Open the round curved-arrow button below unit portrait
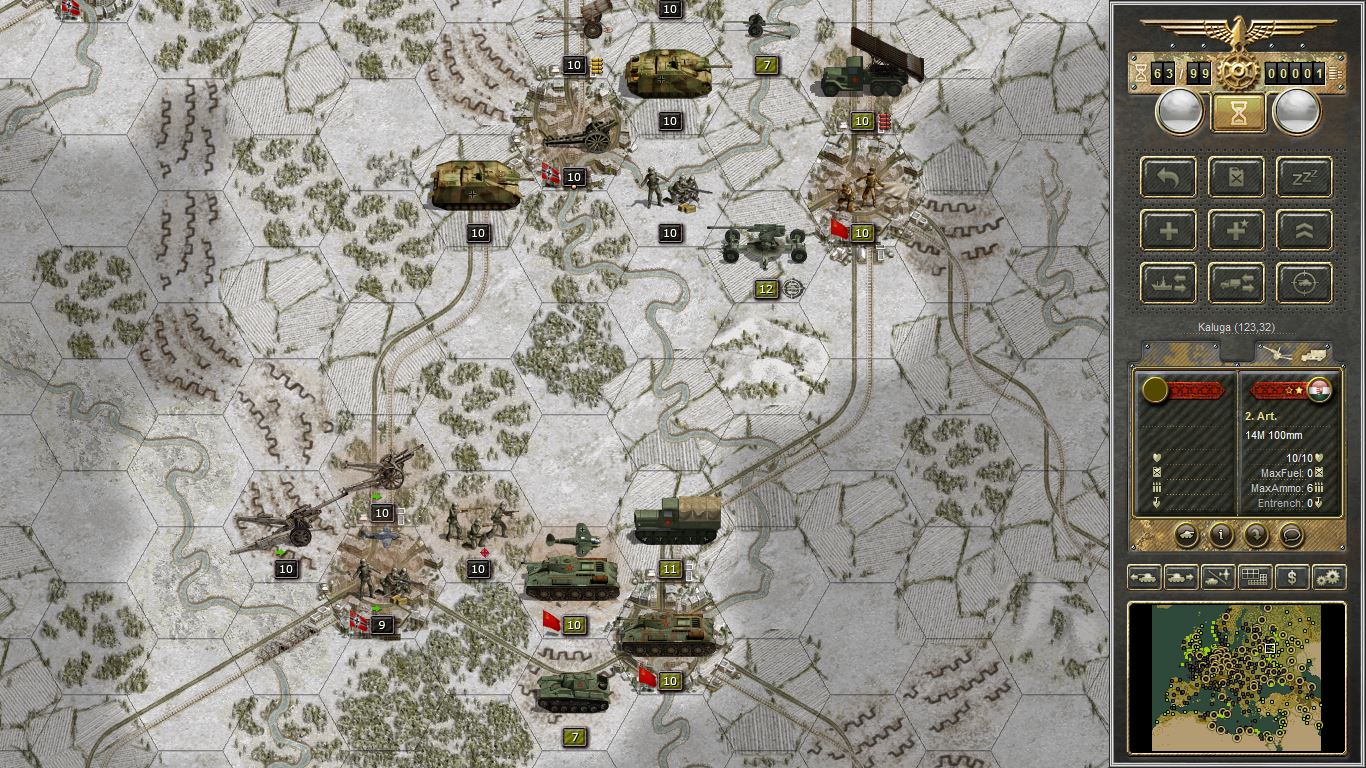The image size is (1366, 768). coord(1255,536)
